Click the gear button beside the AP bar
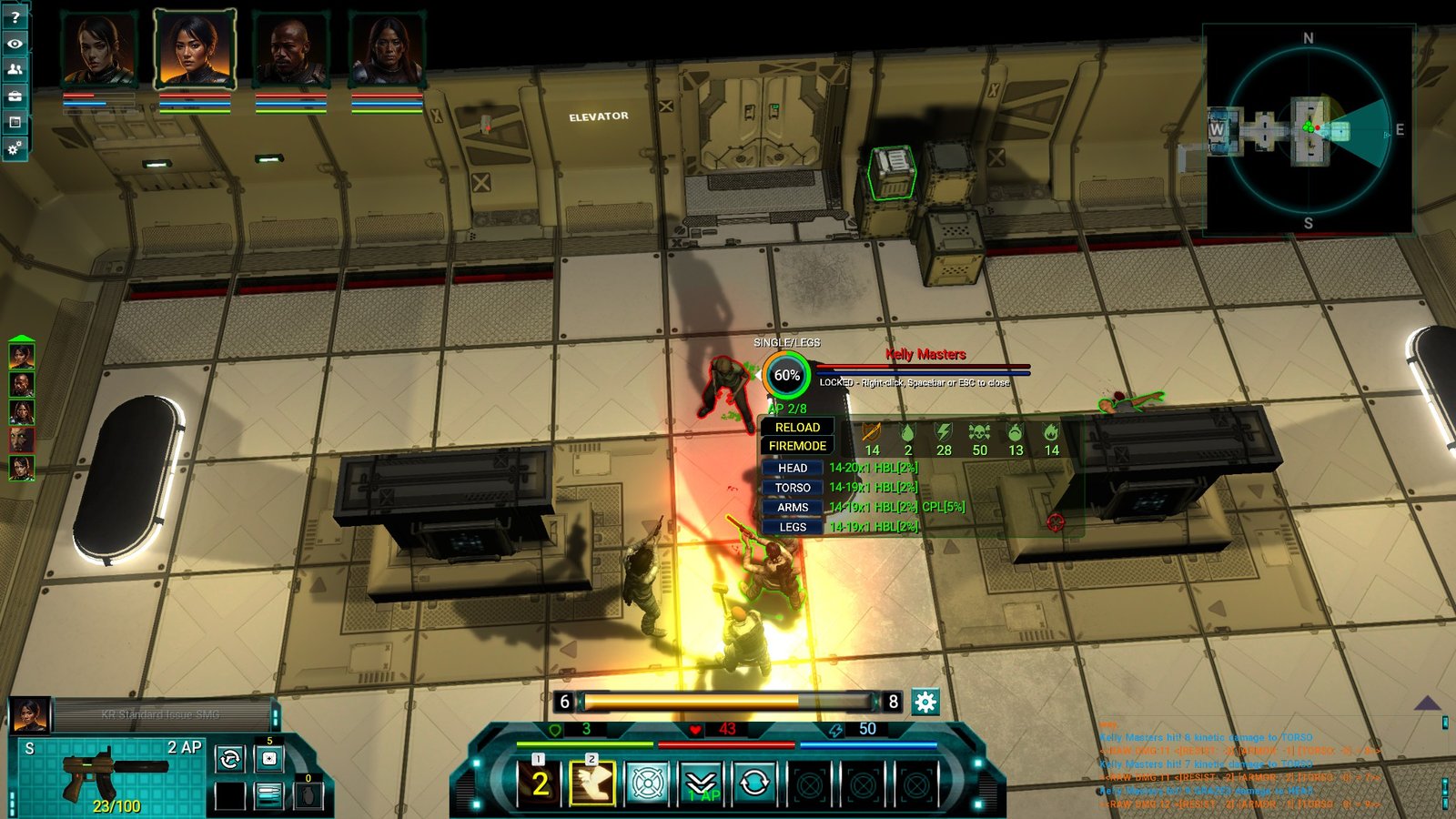Screen dimensions: 1456x819 pyautogui.click(x=925, y=702)
